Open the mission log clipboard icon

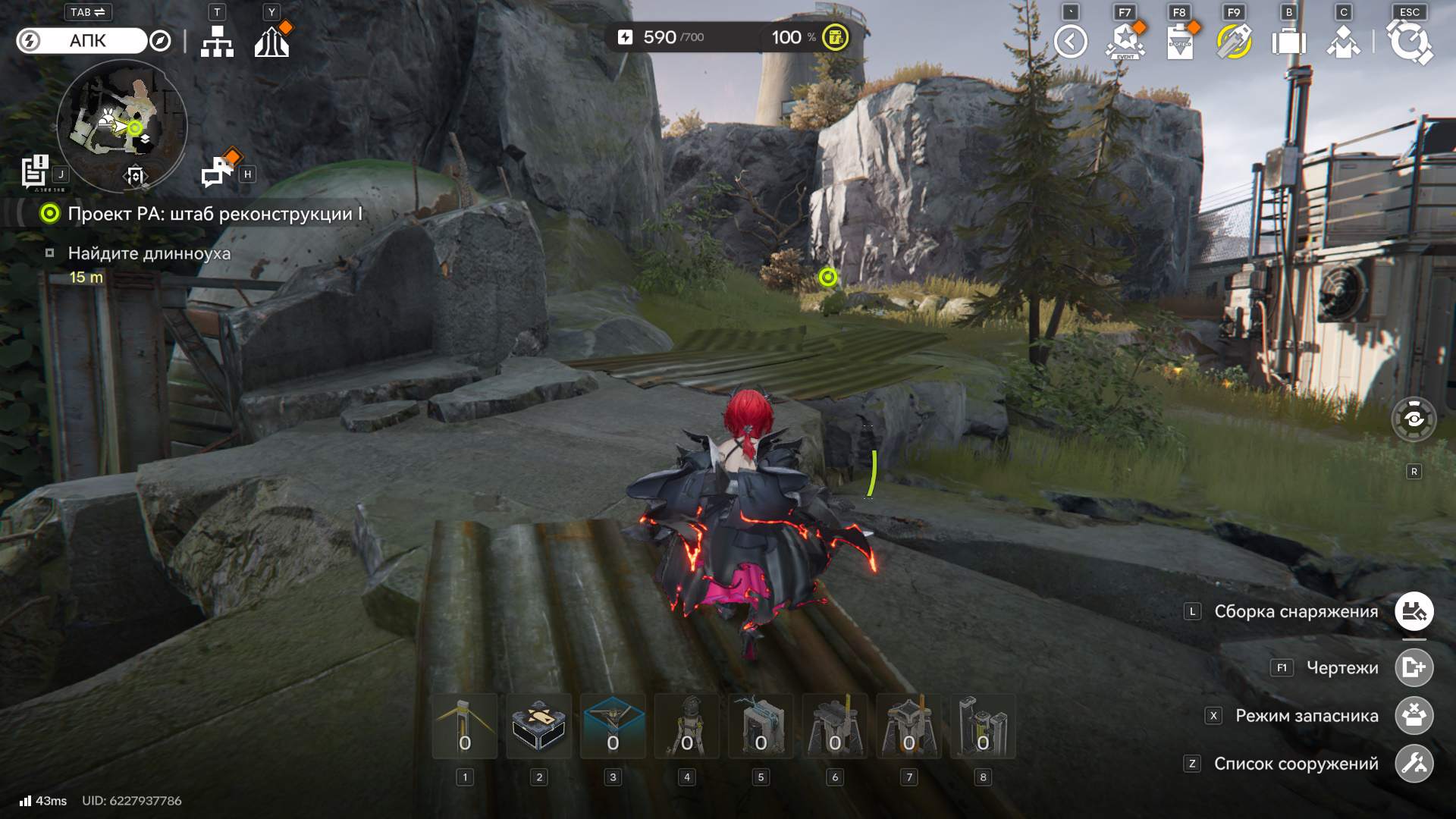click(x=35, y=171)
